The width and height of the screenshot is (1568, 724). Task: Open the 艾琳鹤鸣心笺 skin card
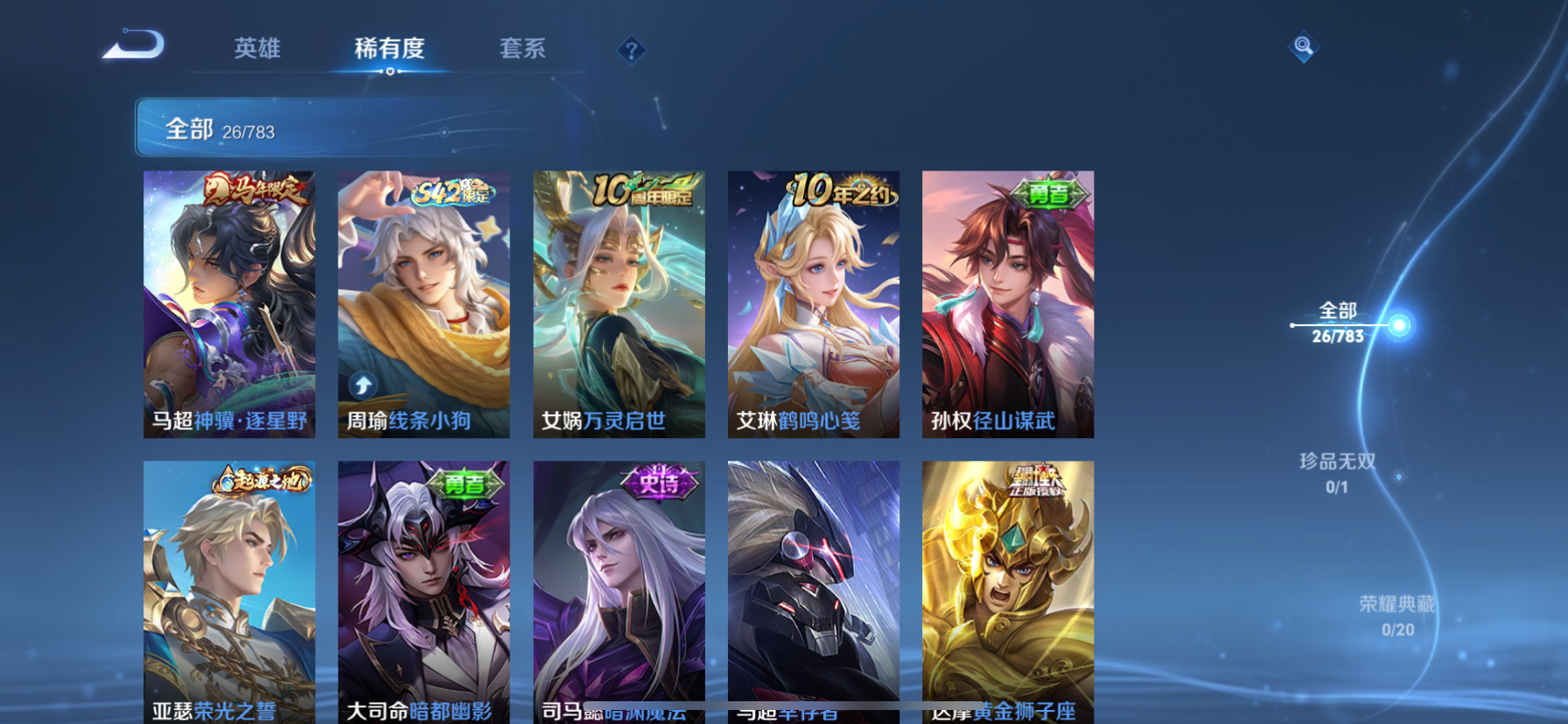812,303
